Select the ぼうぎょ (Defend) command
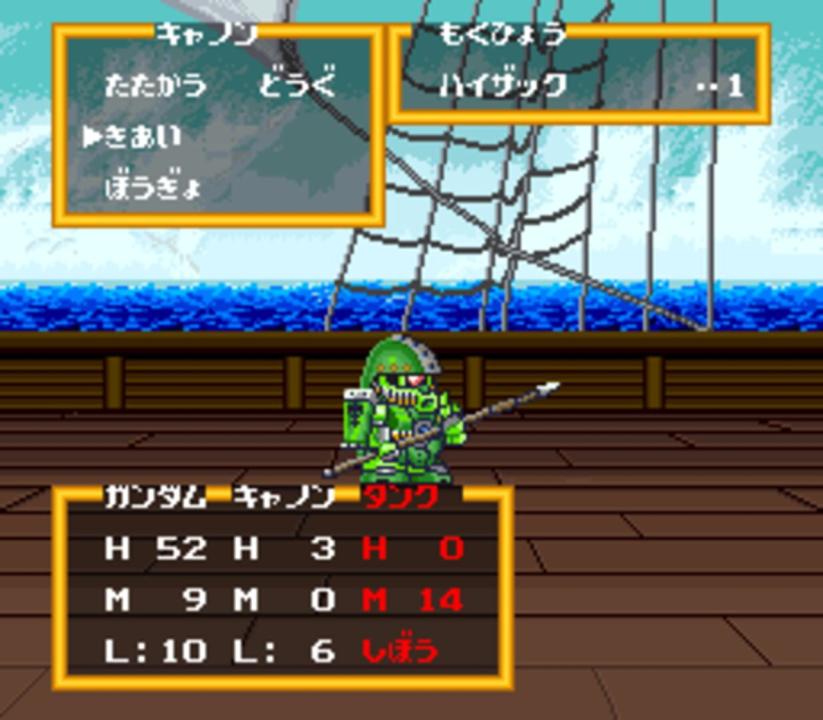This screenshot has width=823, height=720. (154, 188)
